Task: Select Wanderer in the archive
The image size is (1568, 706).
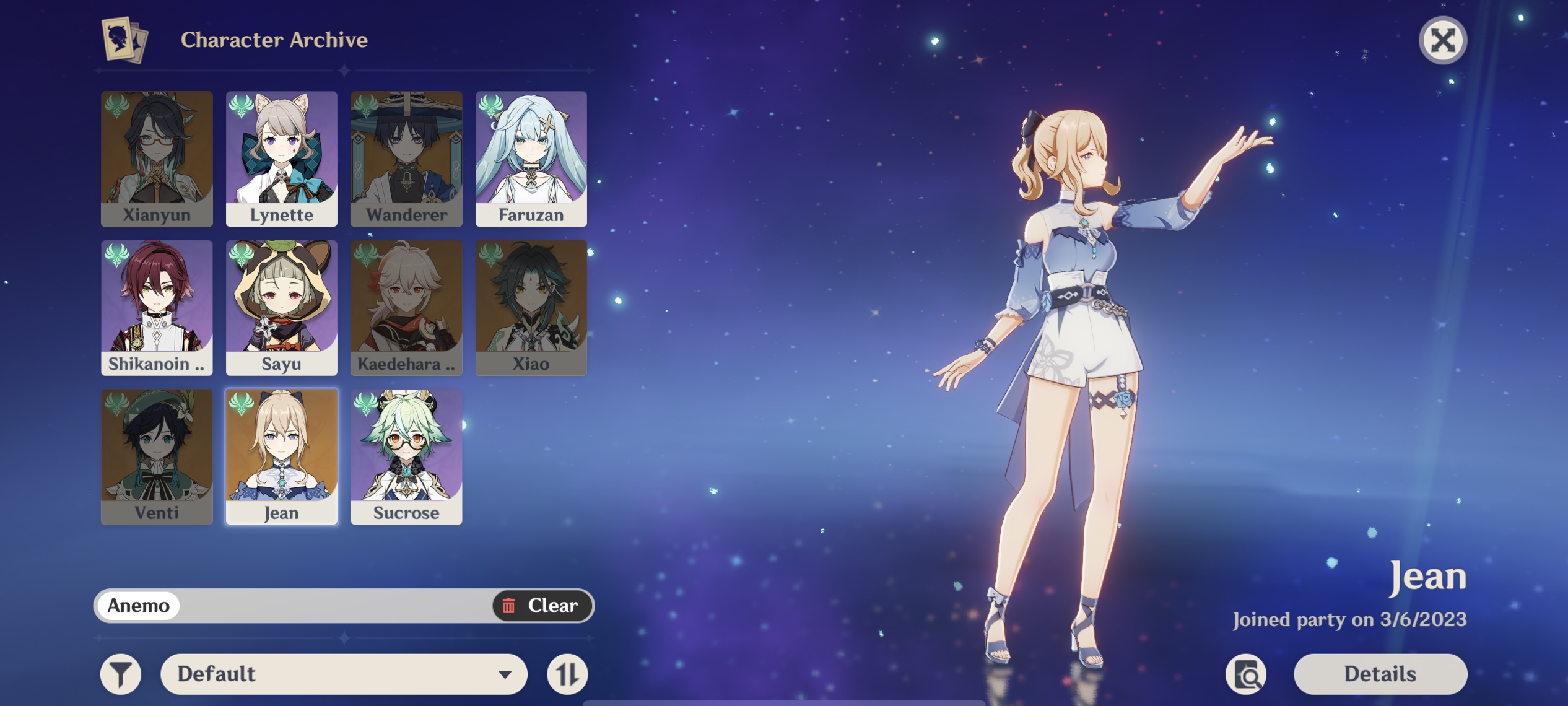Action: coord(406,159)
